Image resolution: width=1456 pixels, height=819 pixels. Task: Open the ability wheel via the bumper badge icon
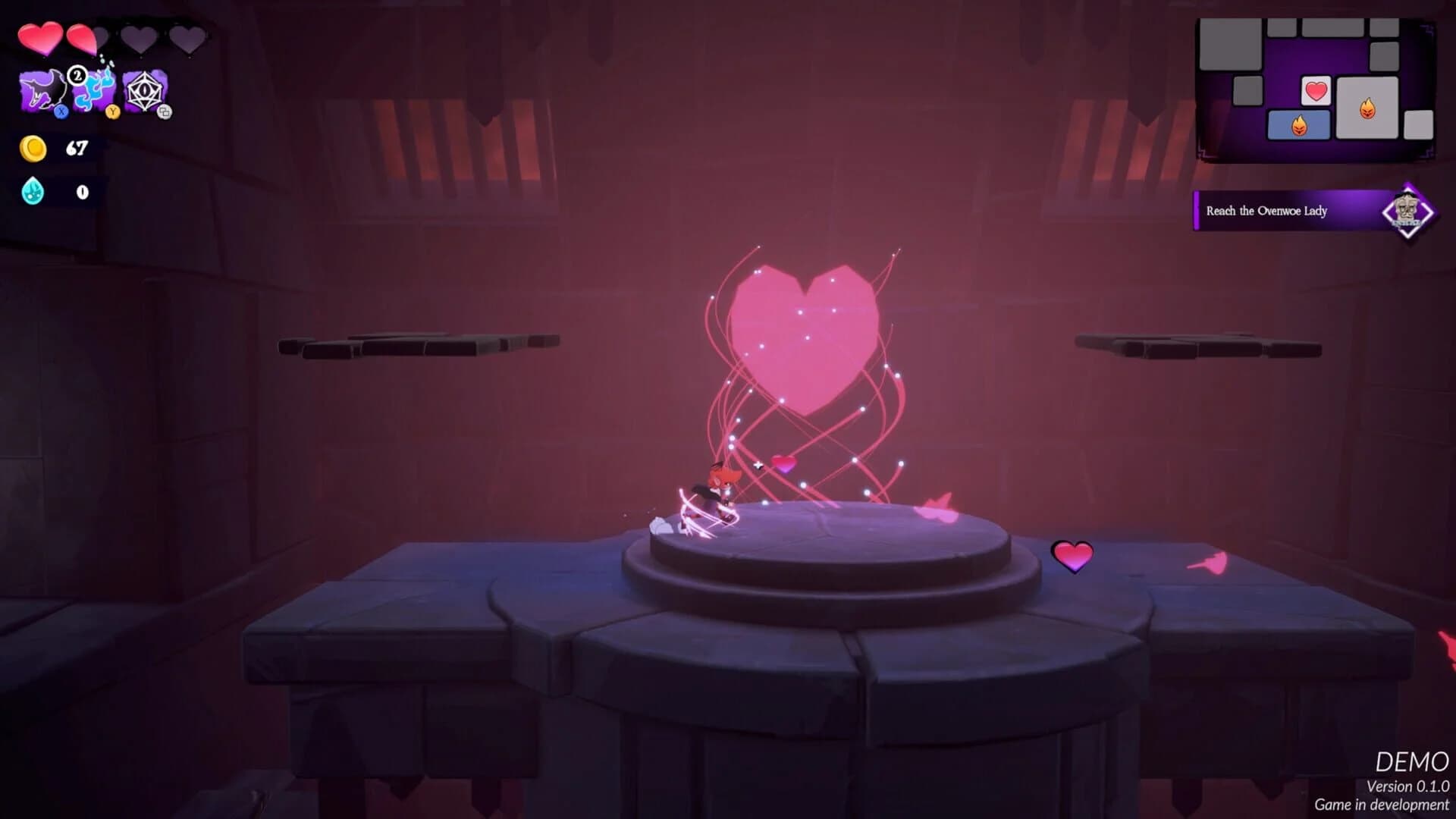165,113
